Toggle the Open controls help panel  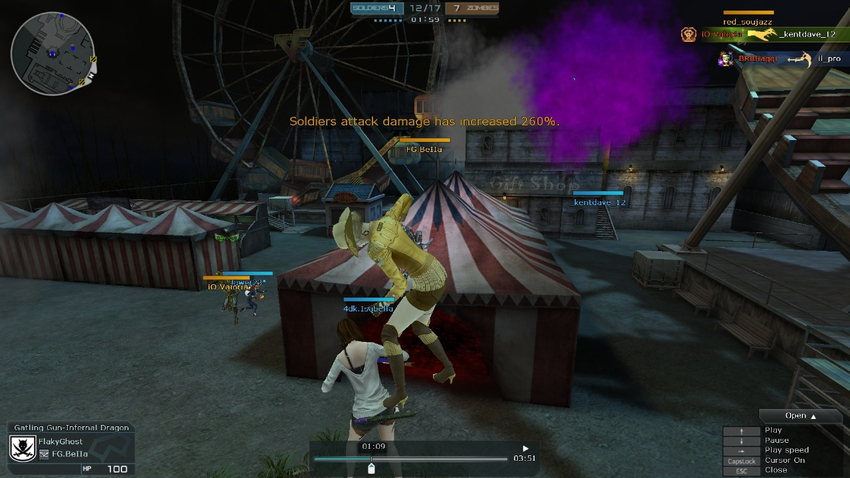coord(800,416)
